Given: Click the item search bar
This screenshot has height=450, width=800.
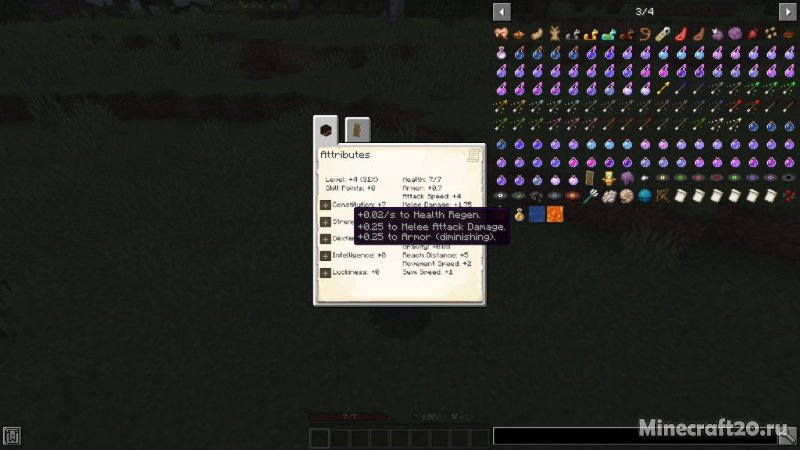Looking at the screenshot, I should (x=640, y=437).
